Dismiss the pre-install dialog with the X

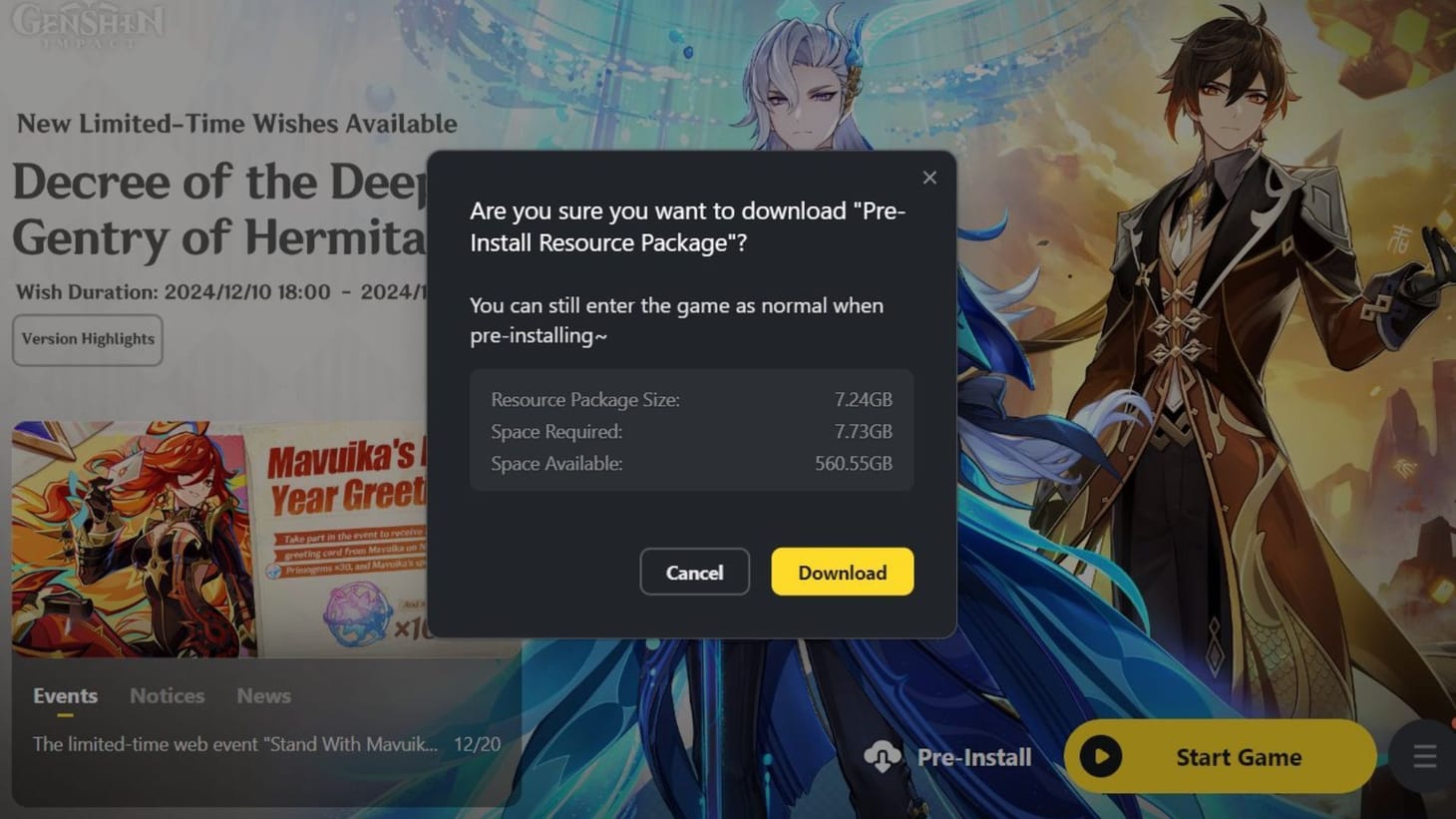click(929, 178)
